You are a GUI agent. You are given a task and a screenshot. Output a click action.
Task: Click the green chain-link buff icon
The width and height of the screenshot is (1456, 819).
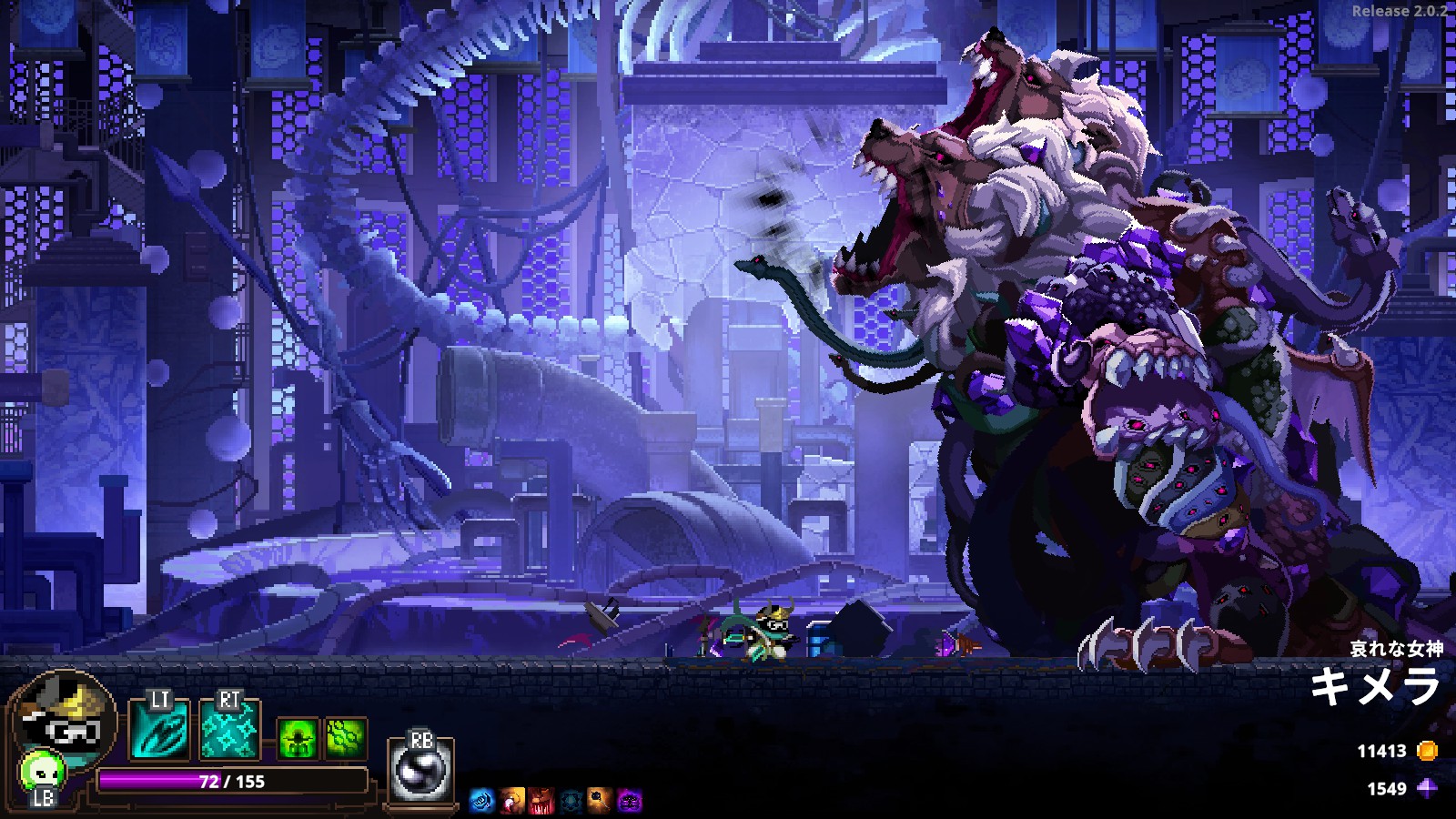(x=346, y=738)
